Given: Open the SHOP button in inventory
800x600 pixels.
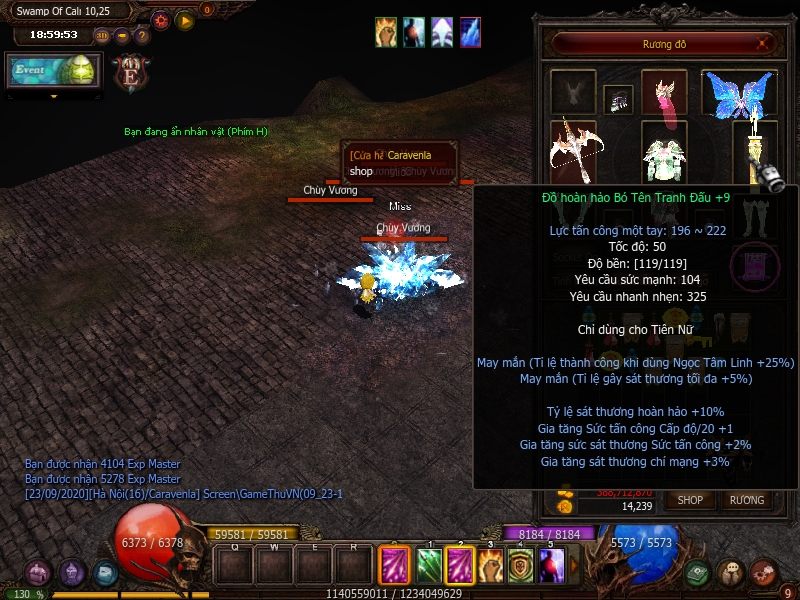Looking at the screenshot, I should click(691, 499).
